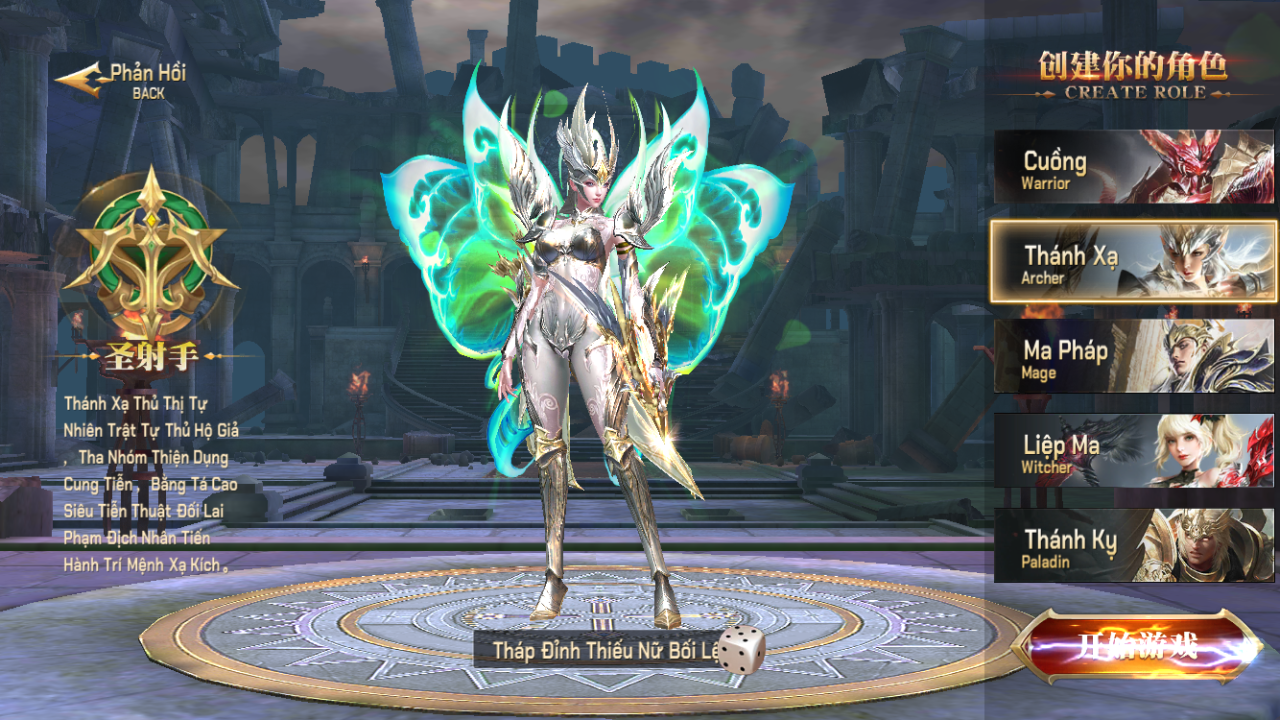The width and height of the screenshot is (1280, 720).
Task: Start the game with the red button
Action: (x=1138, y=646)
